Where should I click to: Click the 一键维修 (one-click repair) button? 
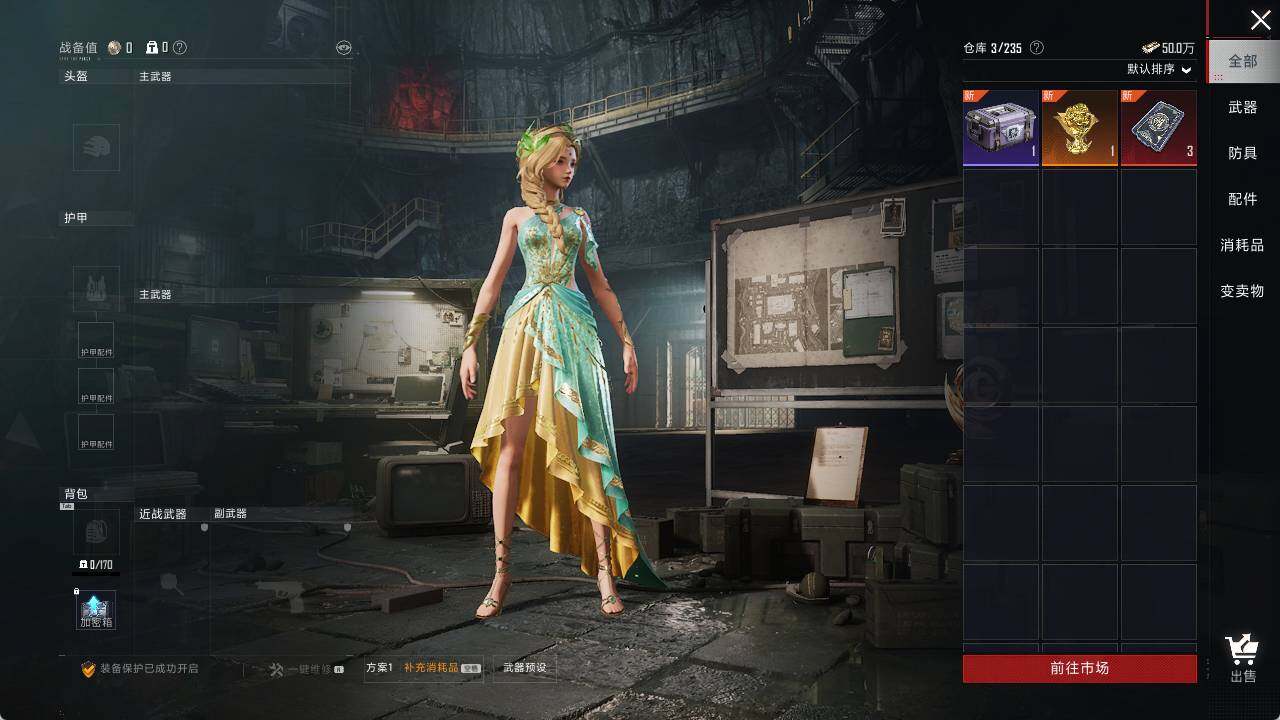(x=307, y=669)
